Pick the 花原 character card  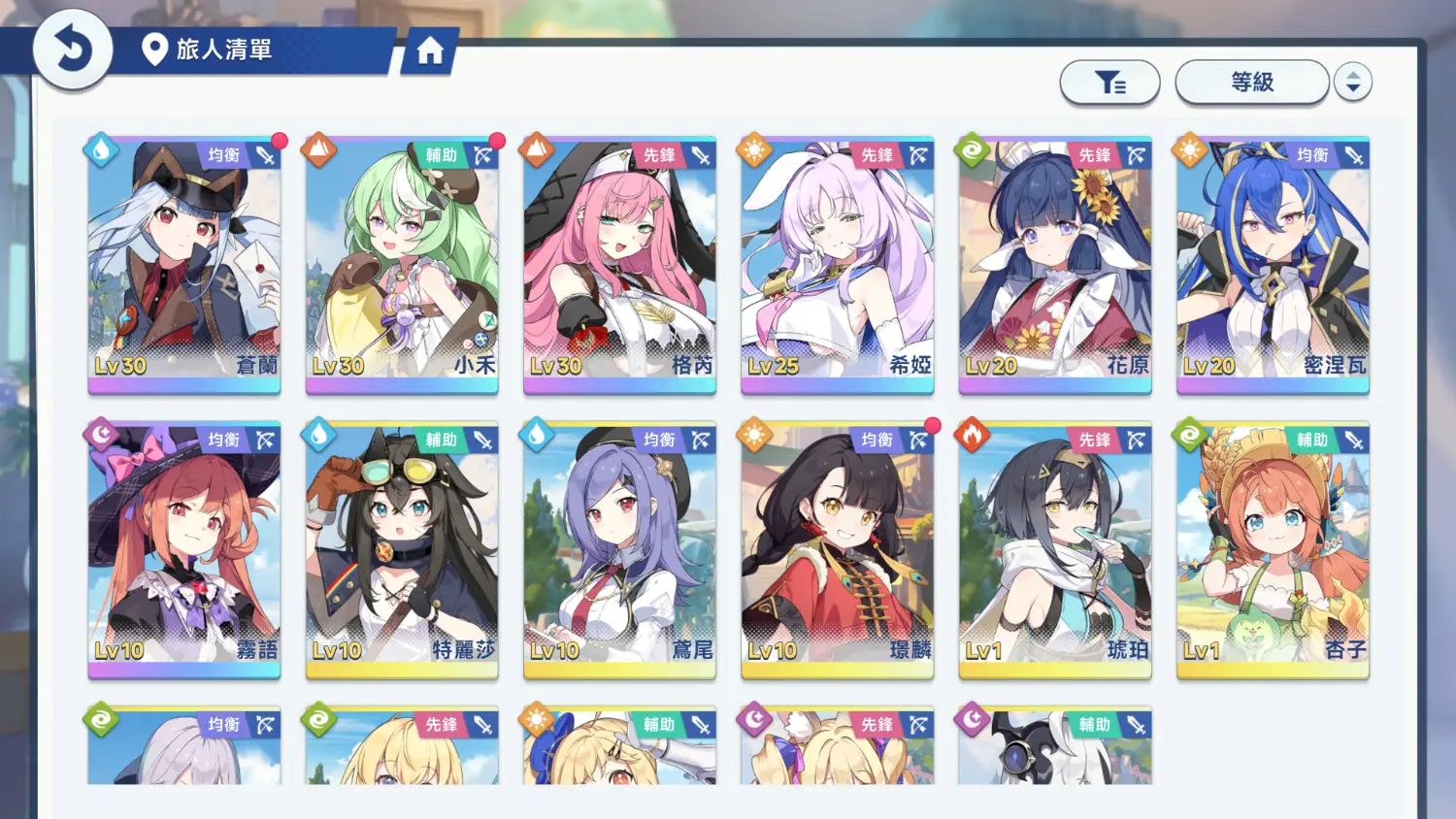(x=1055, y=264)
